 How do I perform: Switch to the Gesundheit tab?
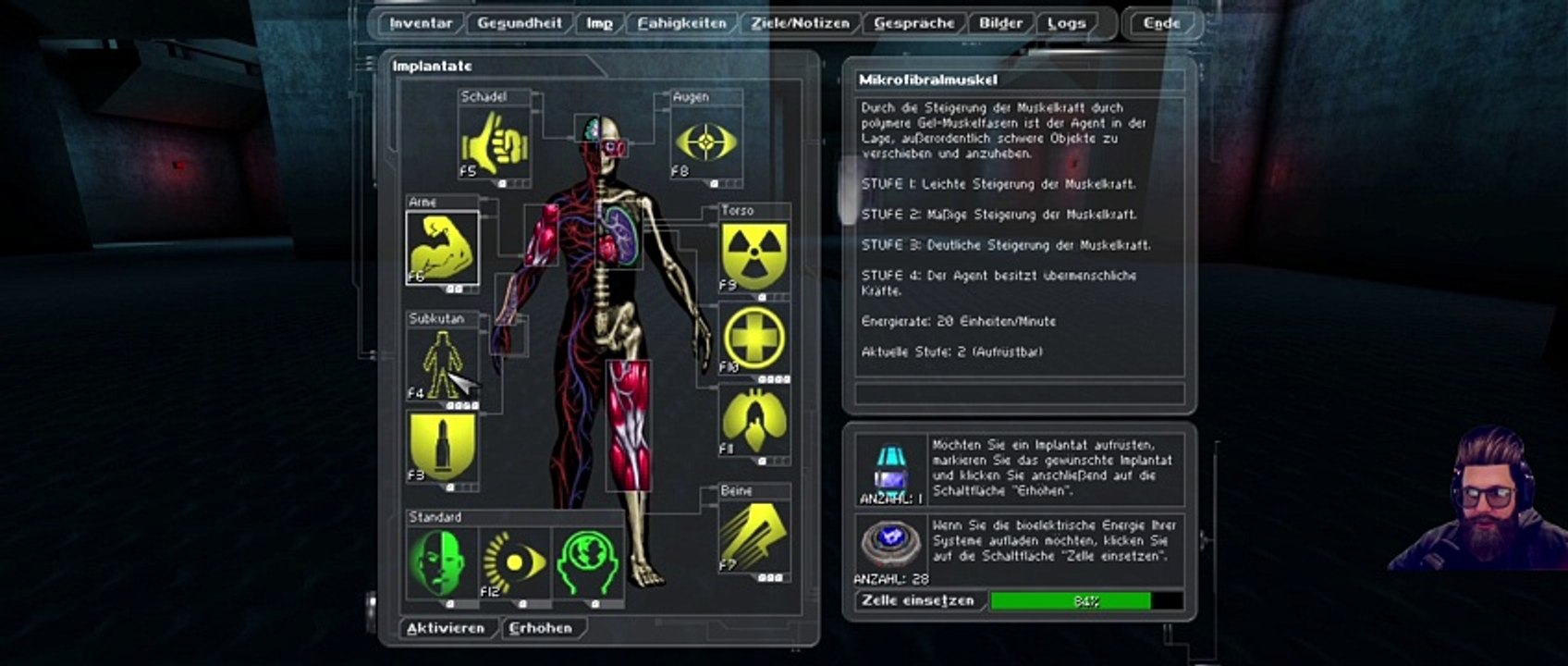pos(519,24)
